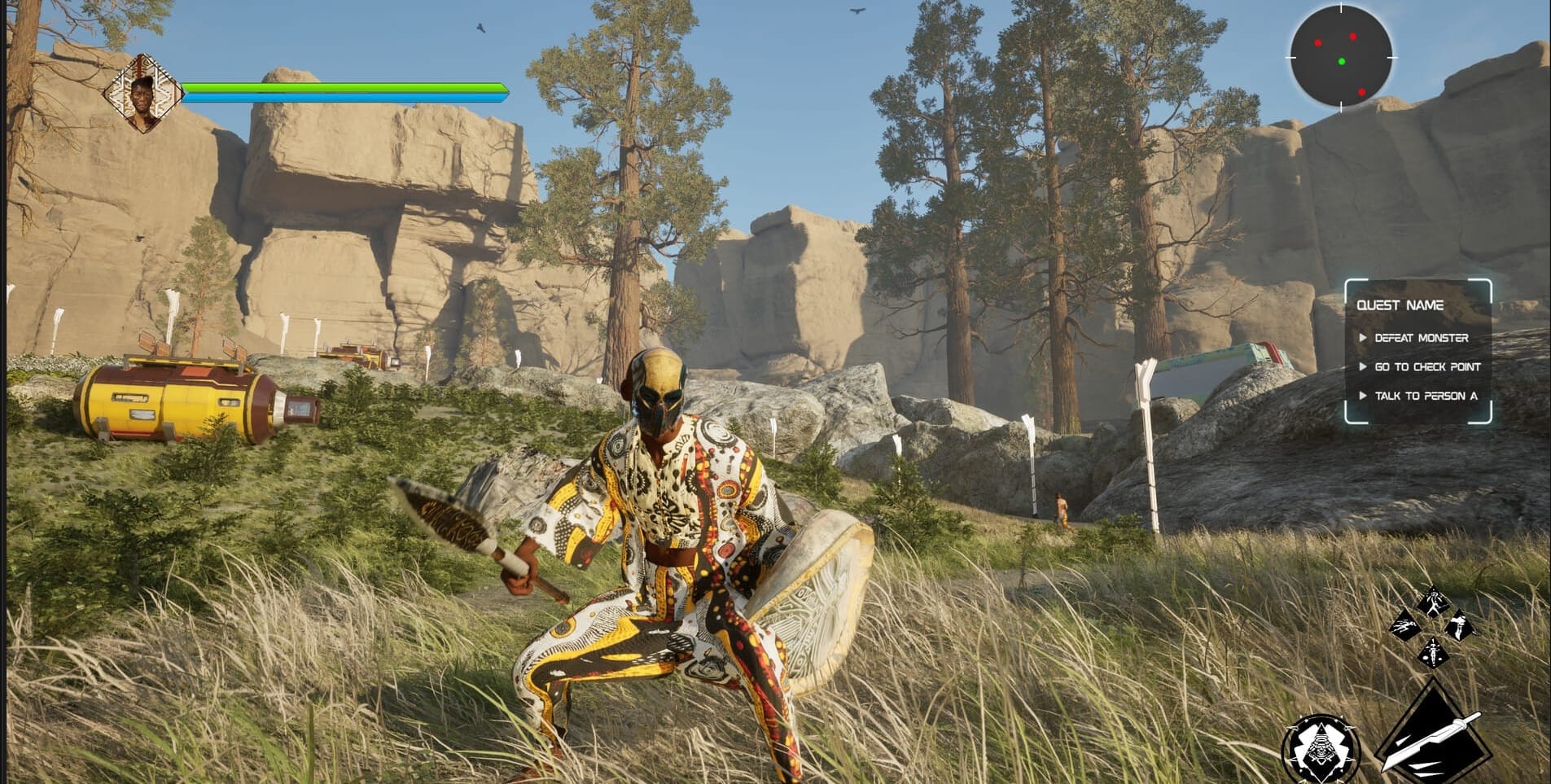Select the Talk To Person A objective
The image size is (1551, 784).
pos(1425,396)
